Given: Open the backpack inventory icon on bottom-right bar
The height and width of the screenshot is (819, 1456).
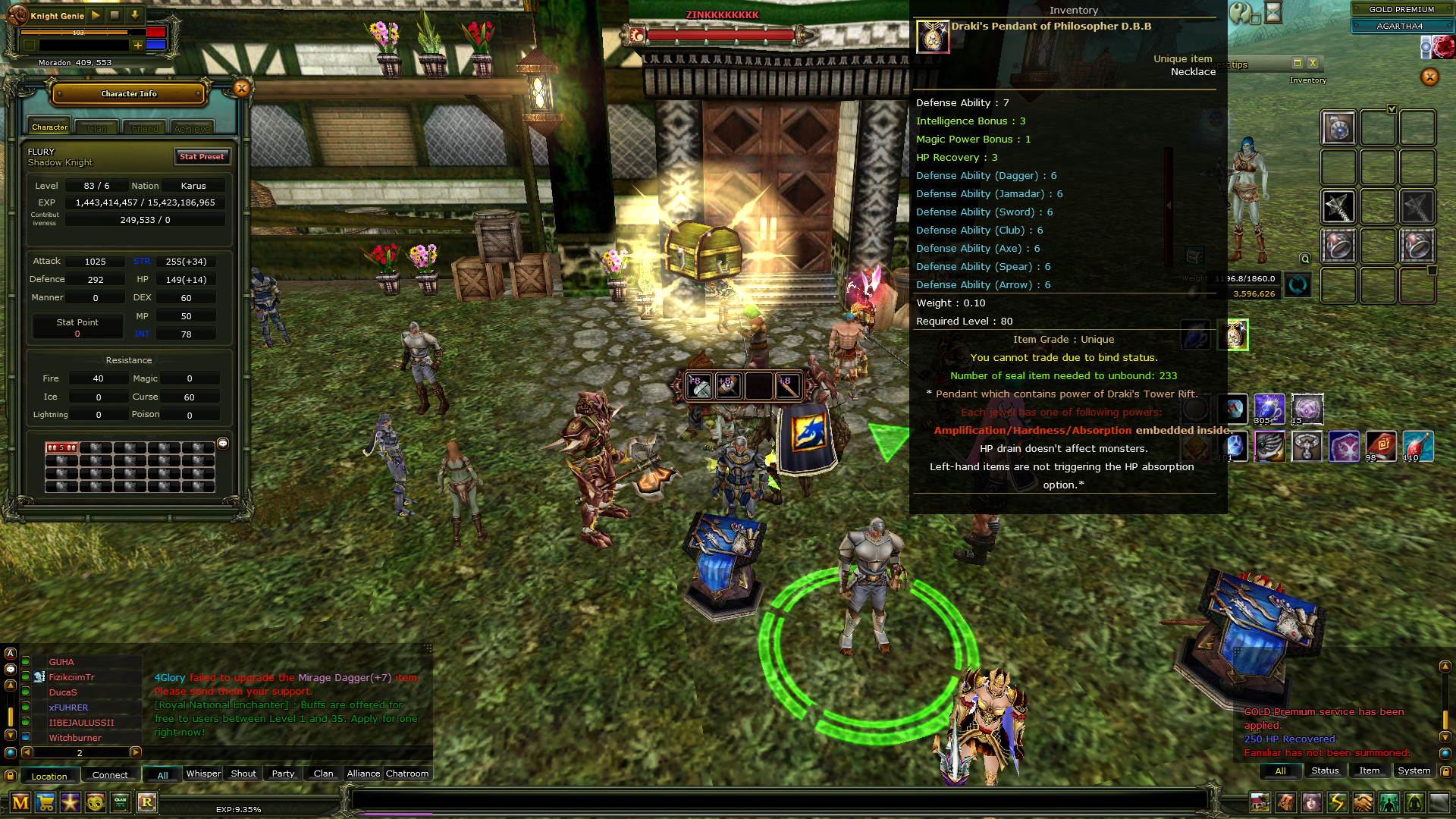Looking at the screenshot, I should 1286,802.
